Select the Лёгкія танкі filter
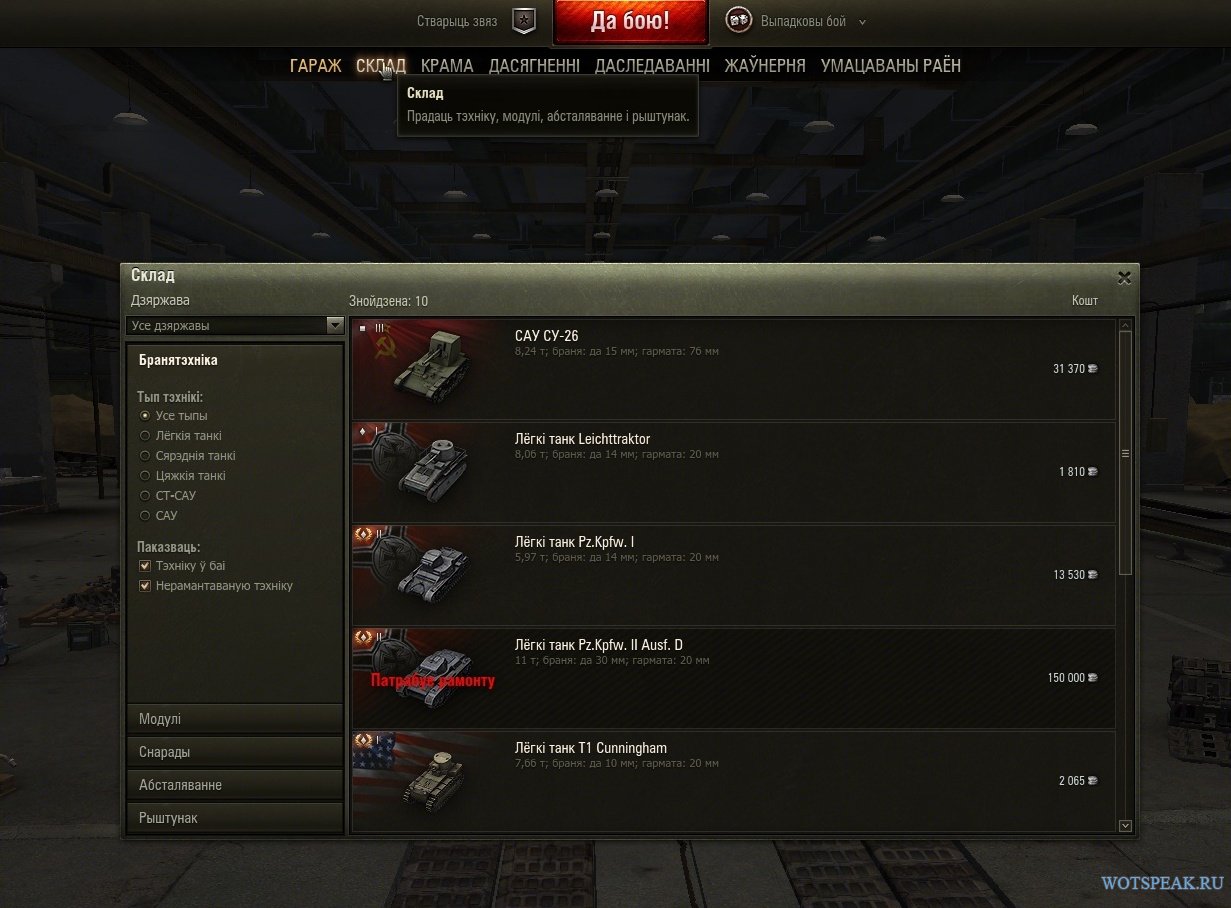The width and height of the screenshot is (1231, 908). click(146, 436)
